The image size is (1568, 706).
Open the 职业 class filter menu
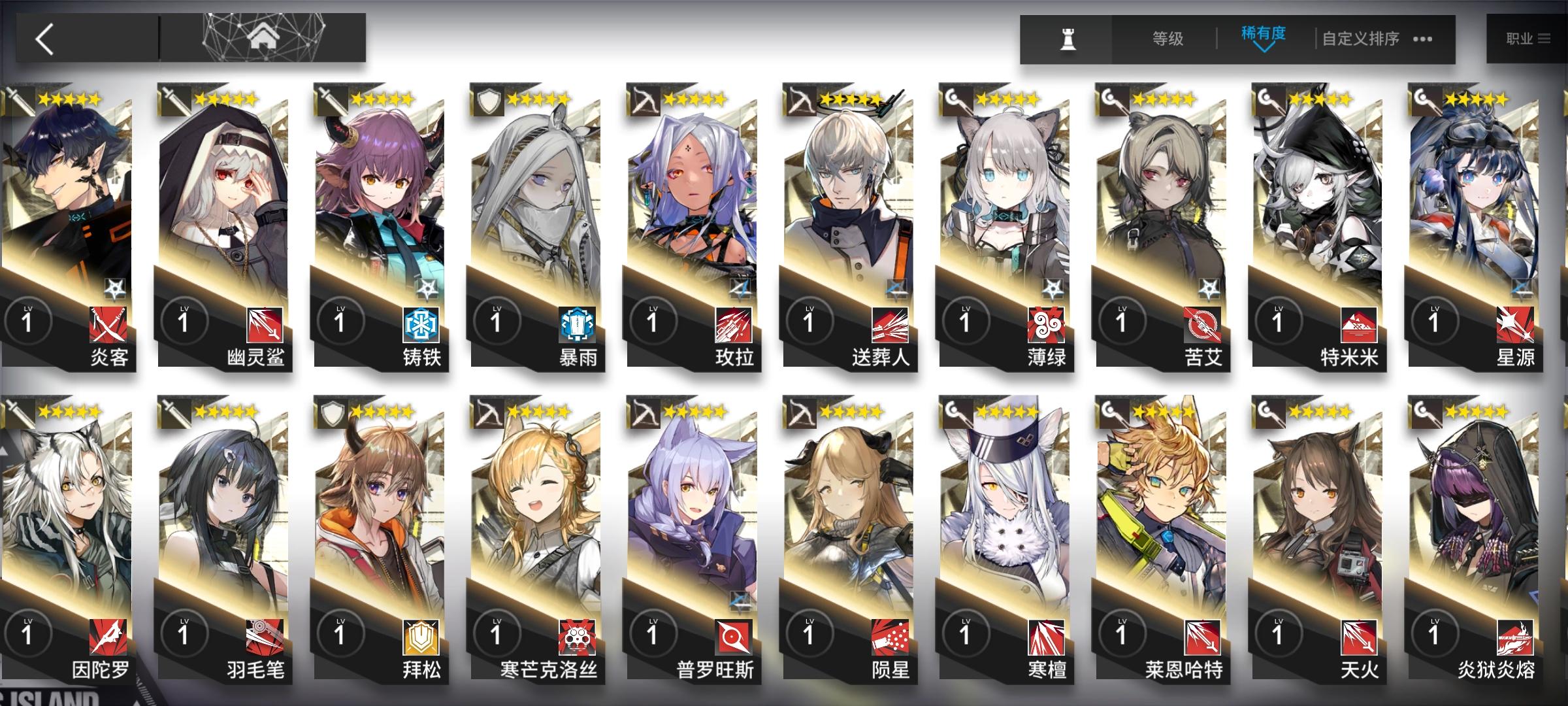click(x=1529, y=38)
